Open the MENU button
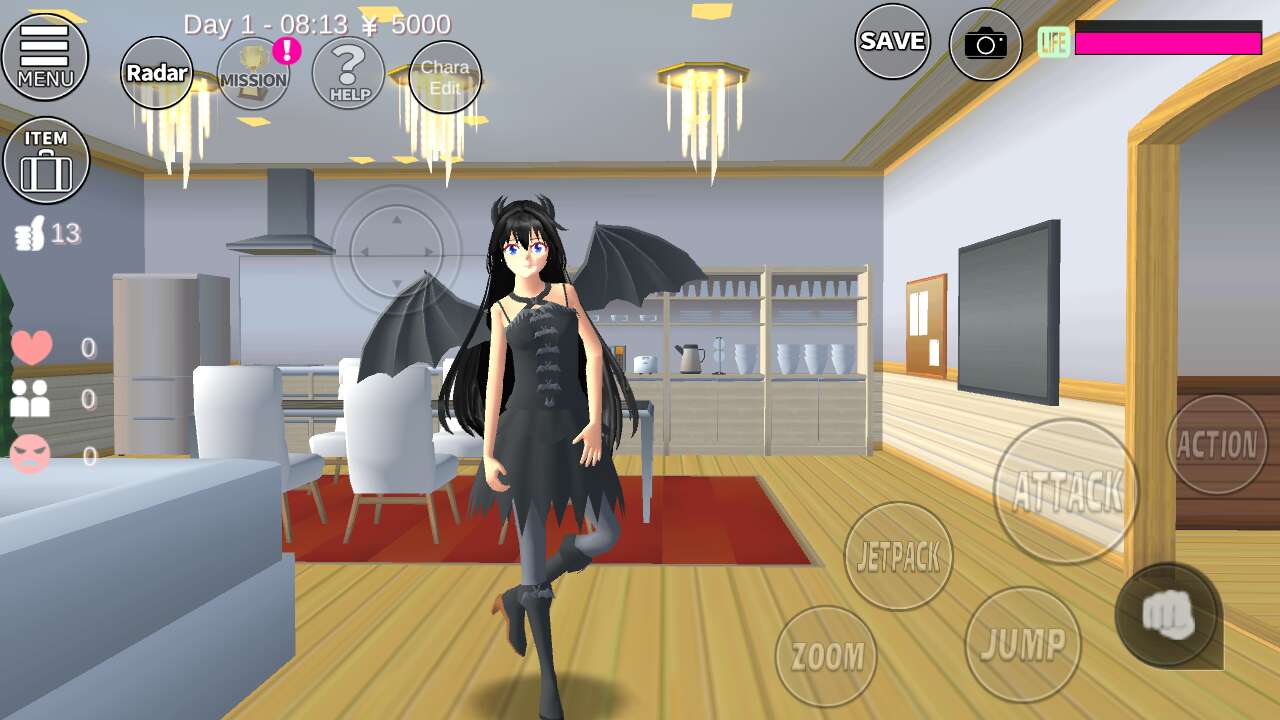1280x720 pixels. 45,57
